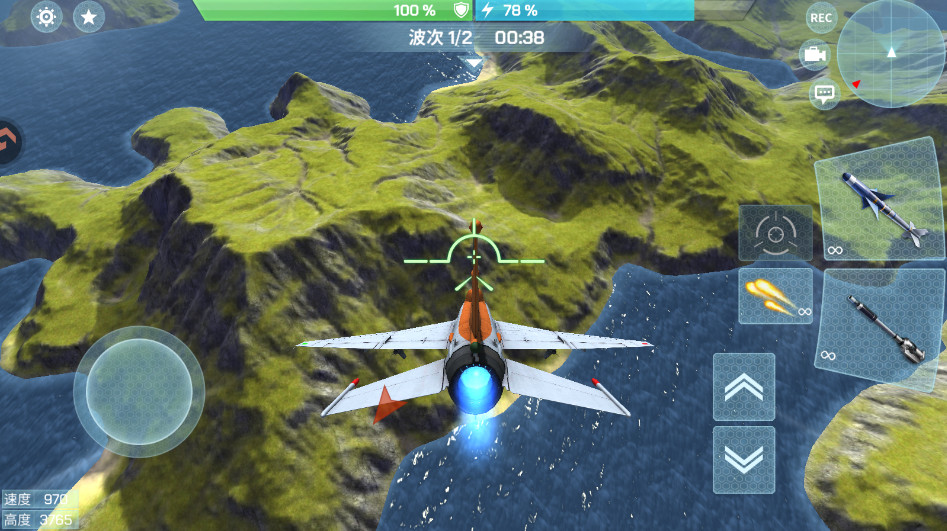Speed up with the double up-arrow button

pos(743,387)
